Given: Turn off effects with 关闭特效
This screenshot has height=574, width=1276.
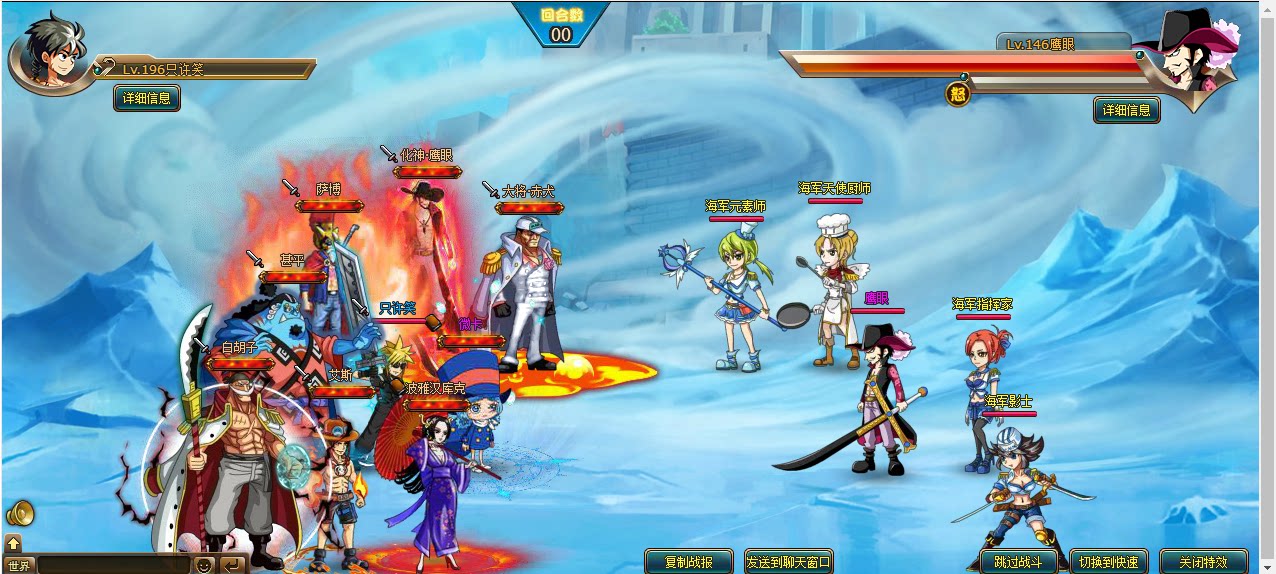Looking at the screenshot, I should point(1205,562).
